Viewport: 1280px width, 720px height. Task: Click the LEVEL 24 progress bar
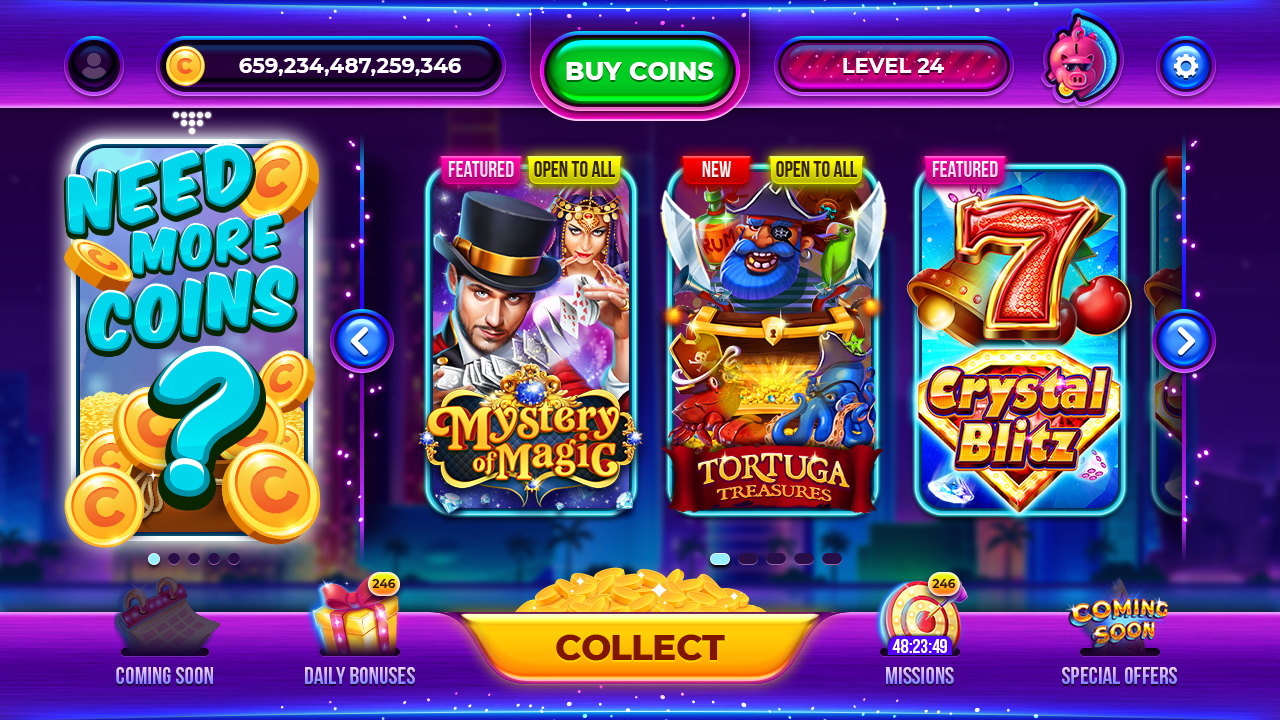[894, 66]
